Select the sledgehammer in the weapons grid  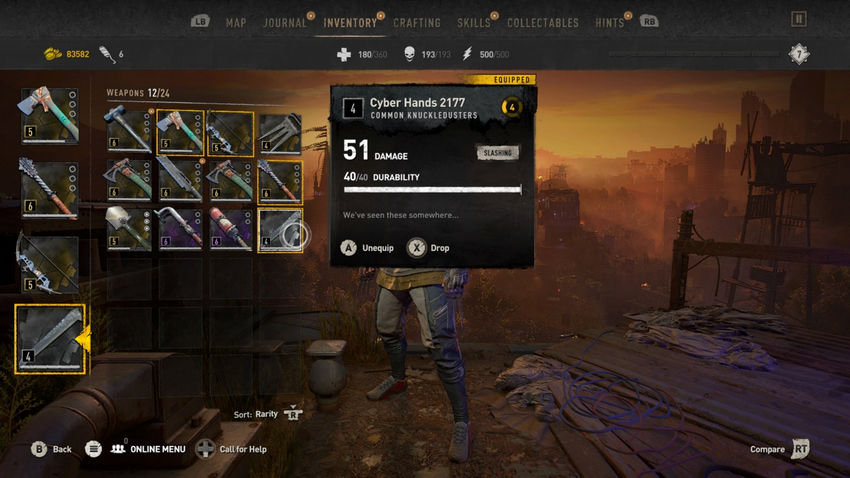[129, 131]
